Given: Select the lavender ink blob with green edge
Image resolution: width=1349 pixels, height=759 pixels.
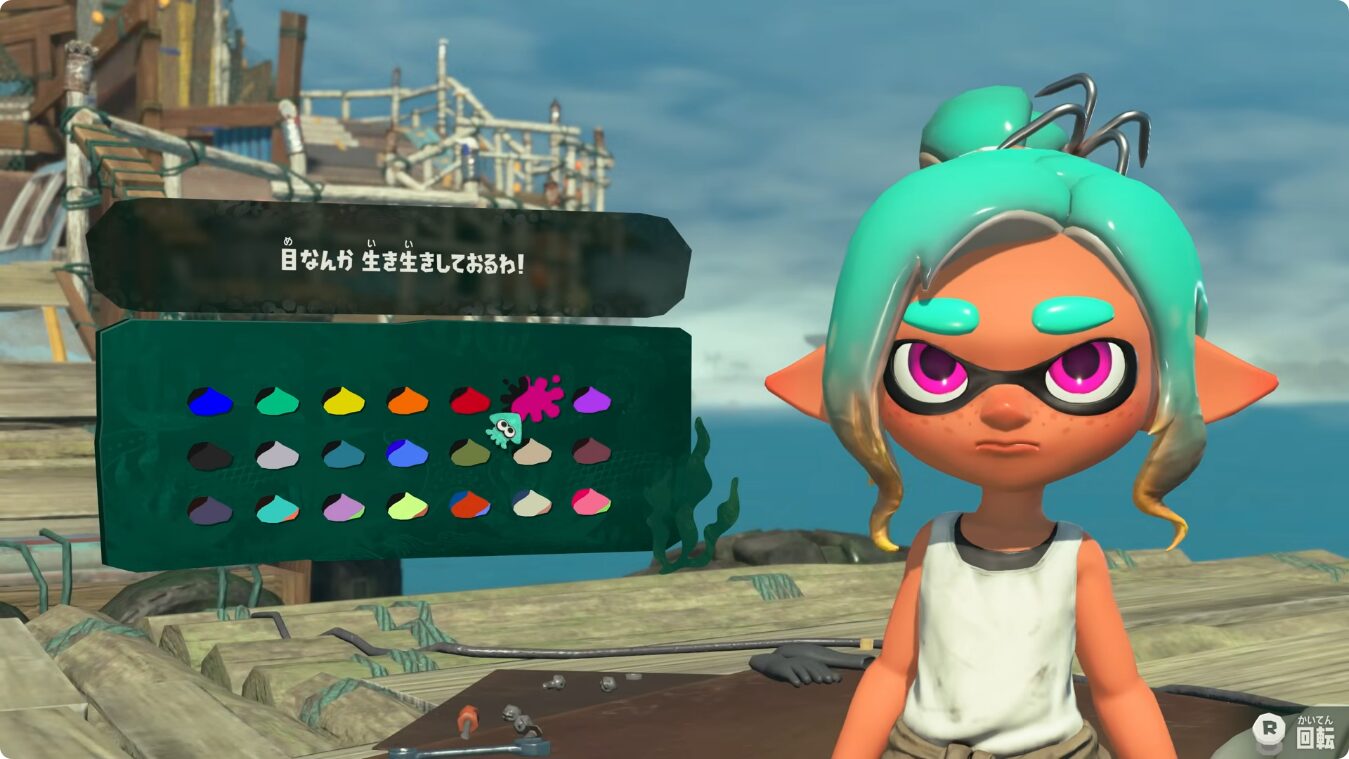Looking at the screenshot, I should click(342, 509).
